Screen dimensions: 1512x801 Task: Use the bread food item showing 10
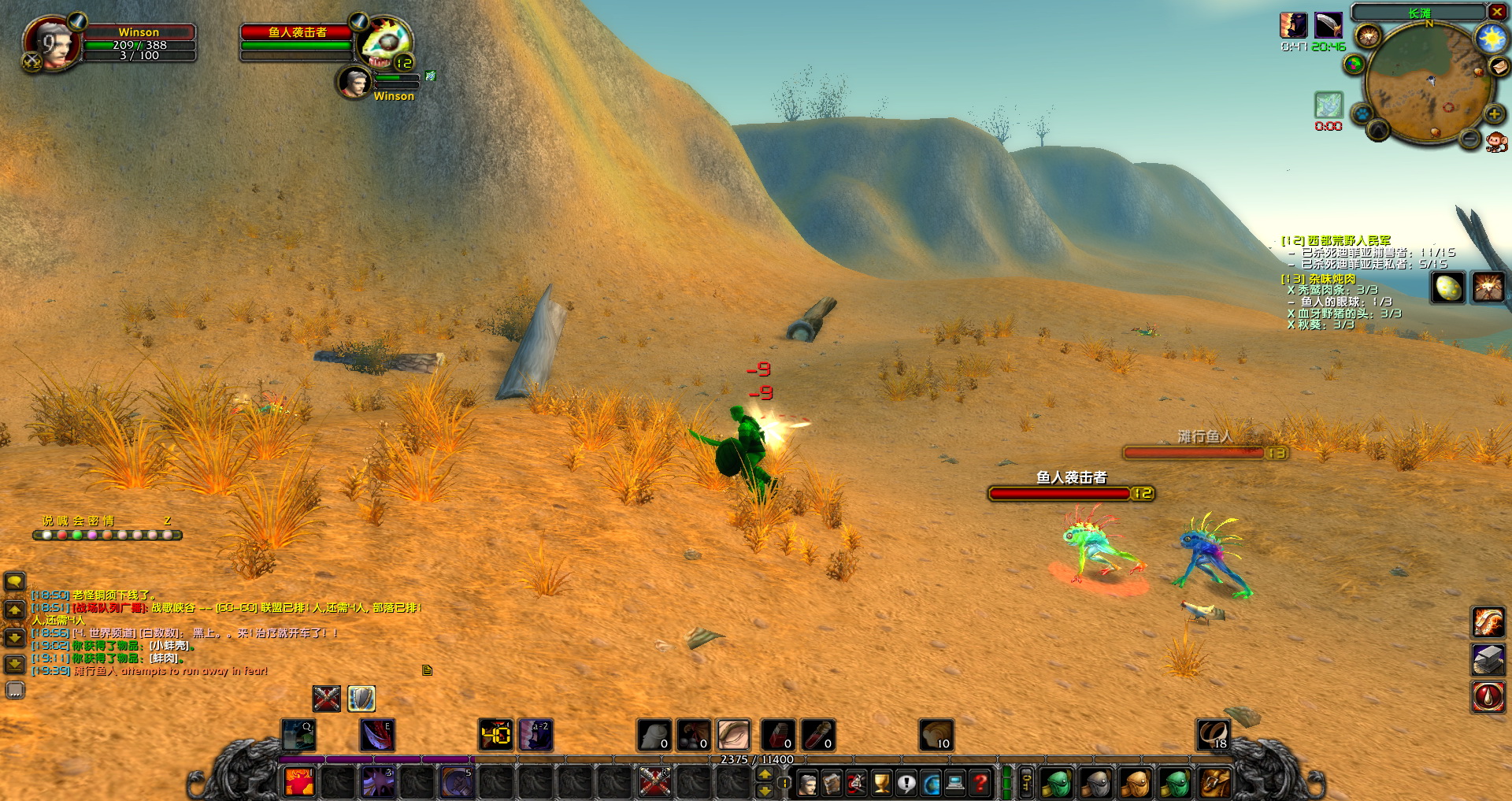(937, 736)
